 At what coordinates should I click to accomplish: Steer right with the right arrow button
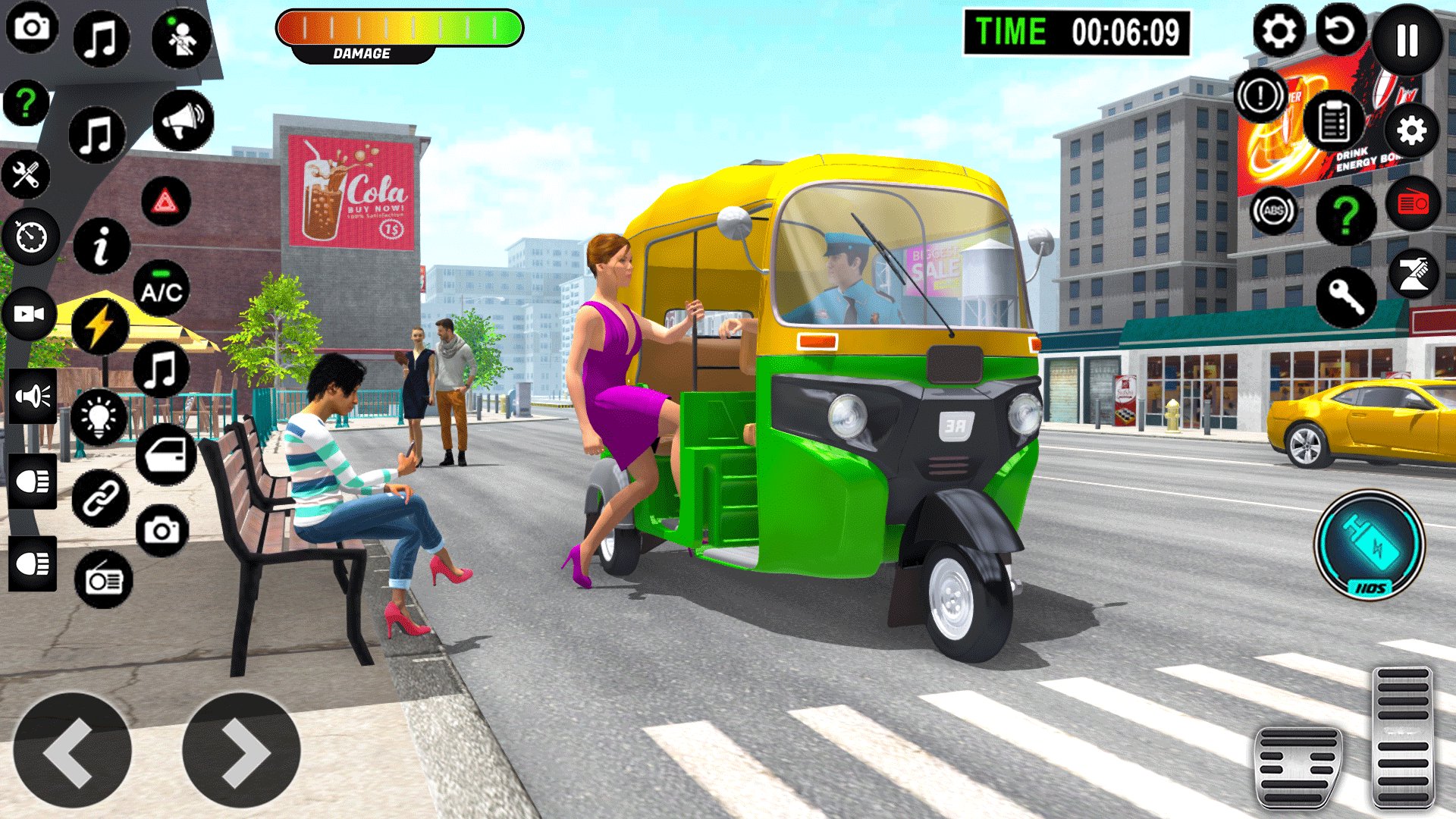[x=242, y=751]
